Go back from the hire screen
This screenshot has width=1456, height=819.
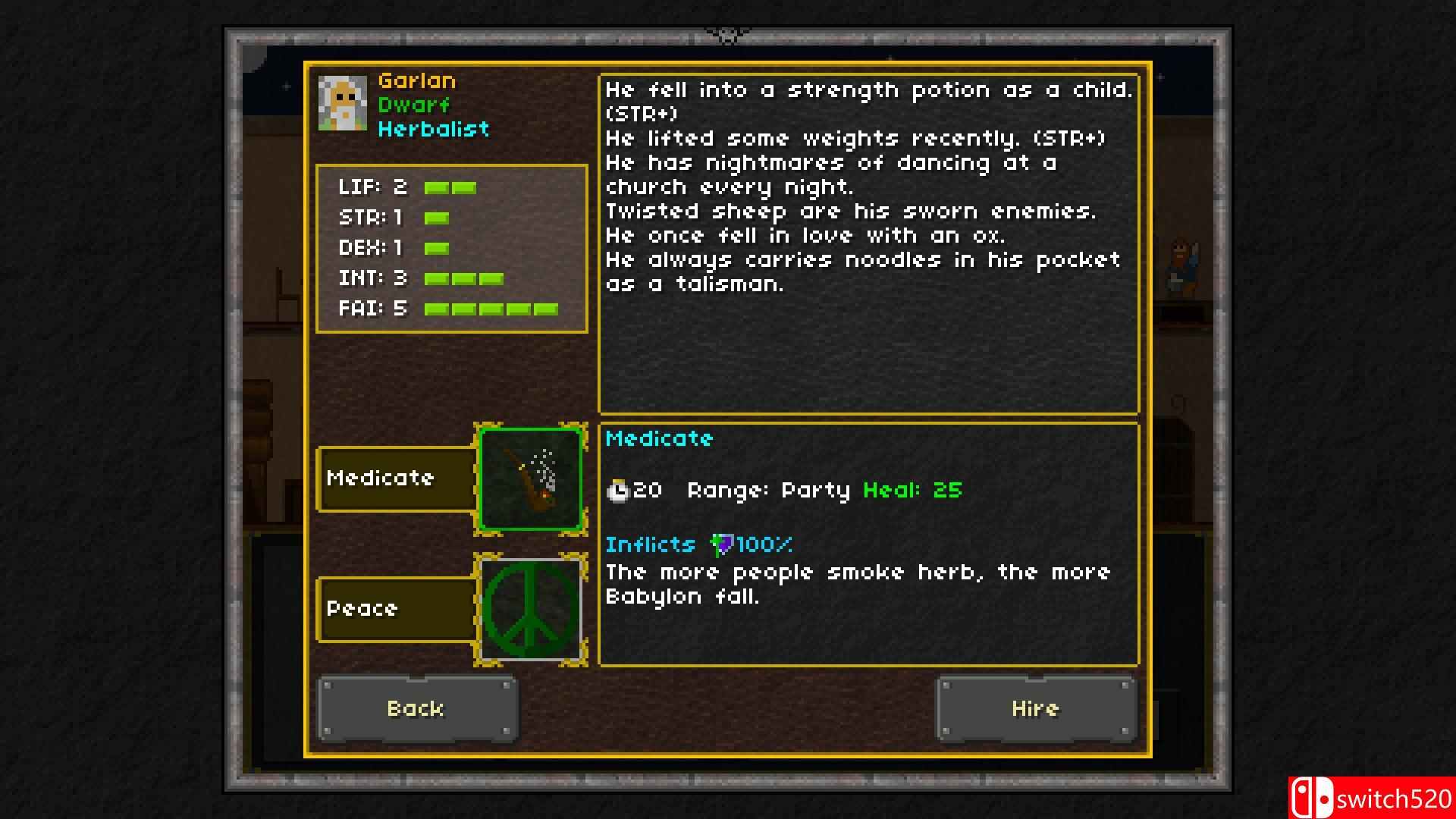pos(416,708)
